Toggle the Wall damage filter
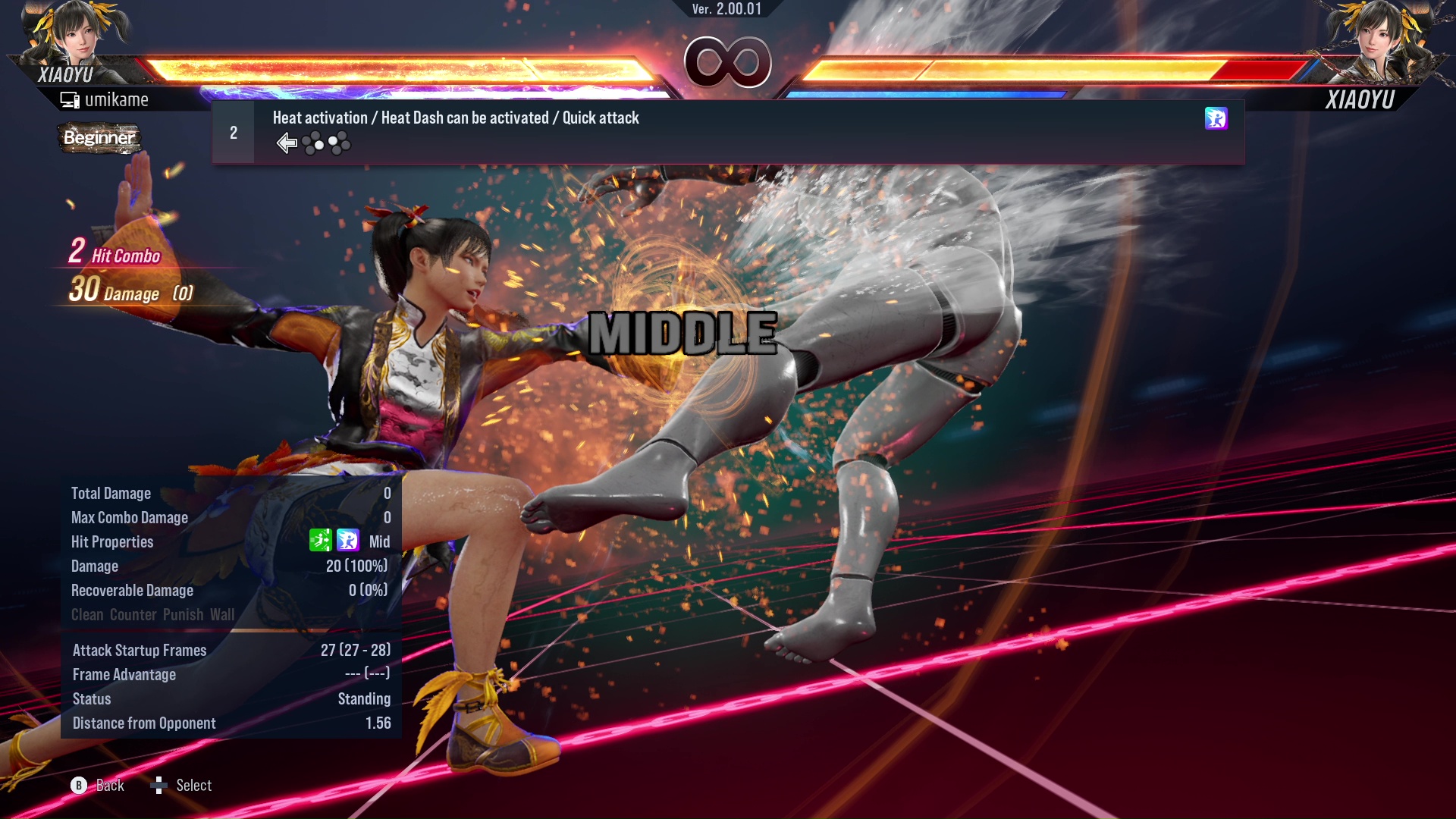1456x819 pixels. click(221, 614)
